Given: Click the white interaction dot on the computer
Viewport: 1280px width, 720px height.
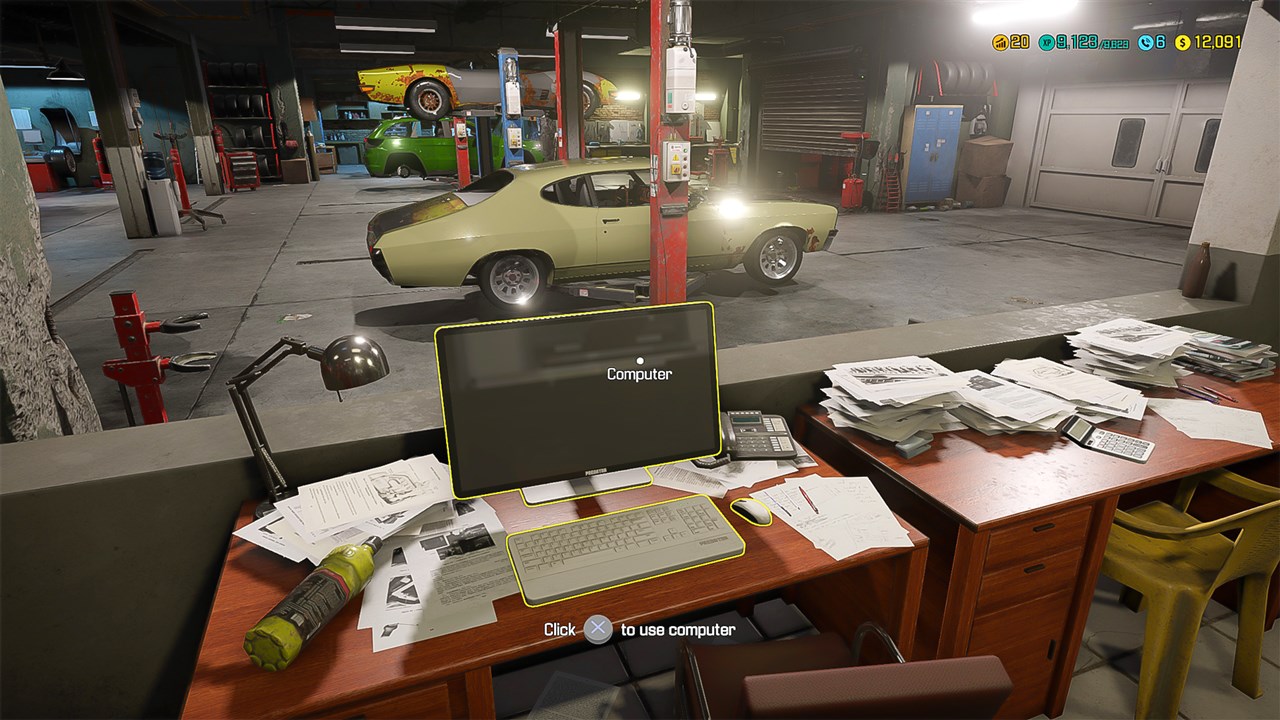Looking at the screenshot, I should coord(638,358).
